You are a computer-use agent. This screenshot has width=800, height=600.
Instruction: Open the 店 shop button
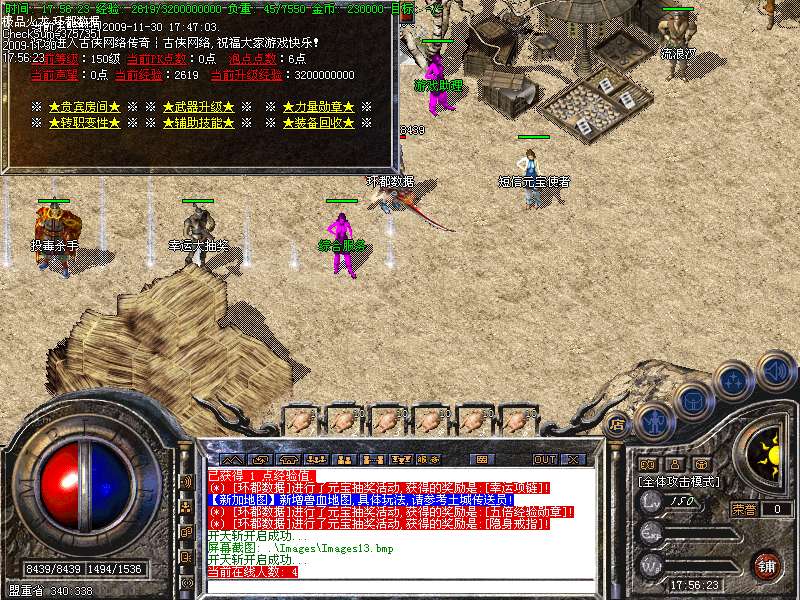(617, 424)
